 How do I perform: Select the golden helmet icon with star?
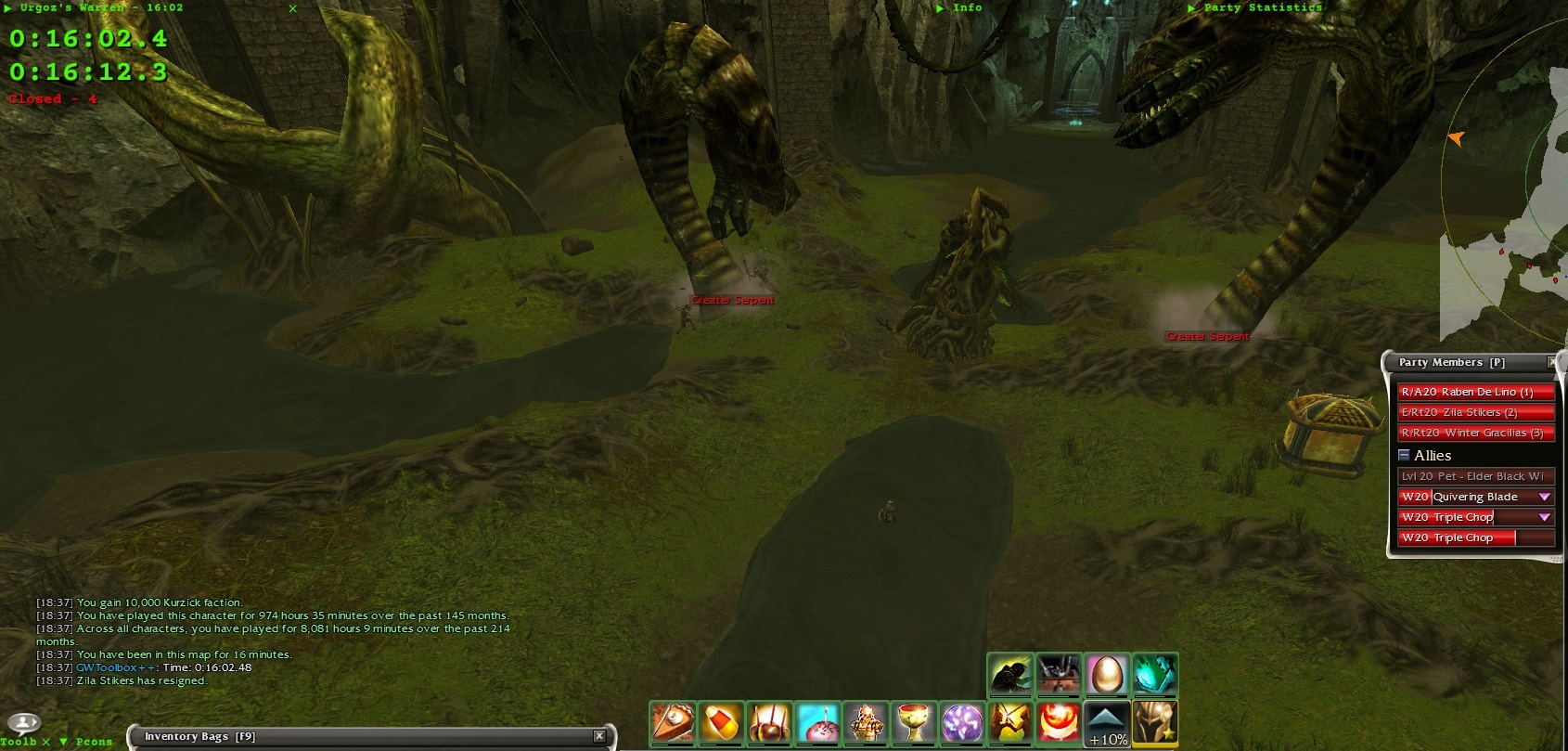pos(1155,723)
